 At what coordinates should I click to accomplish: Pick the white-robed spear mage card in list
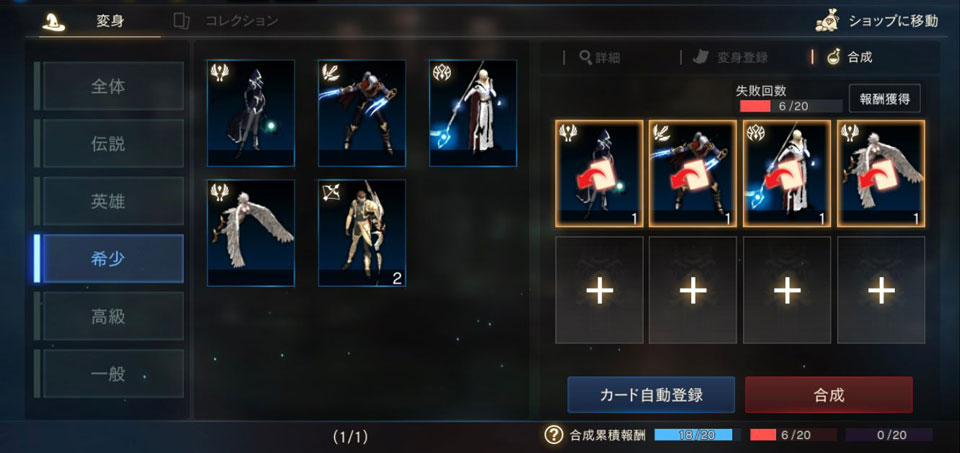[x=472, y=113]
